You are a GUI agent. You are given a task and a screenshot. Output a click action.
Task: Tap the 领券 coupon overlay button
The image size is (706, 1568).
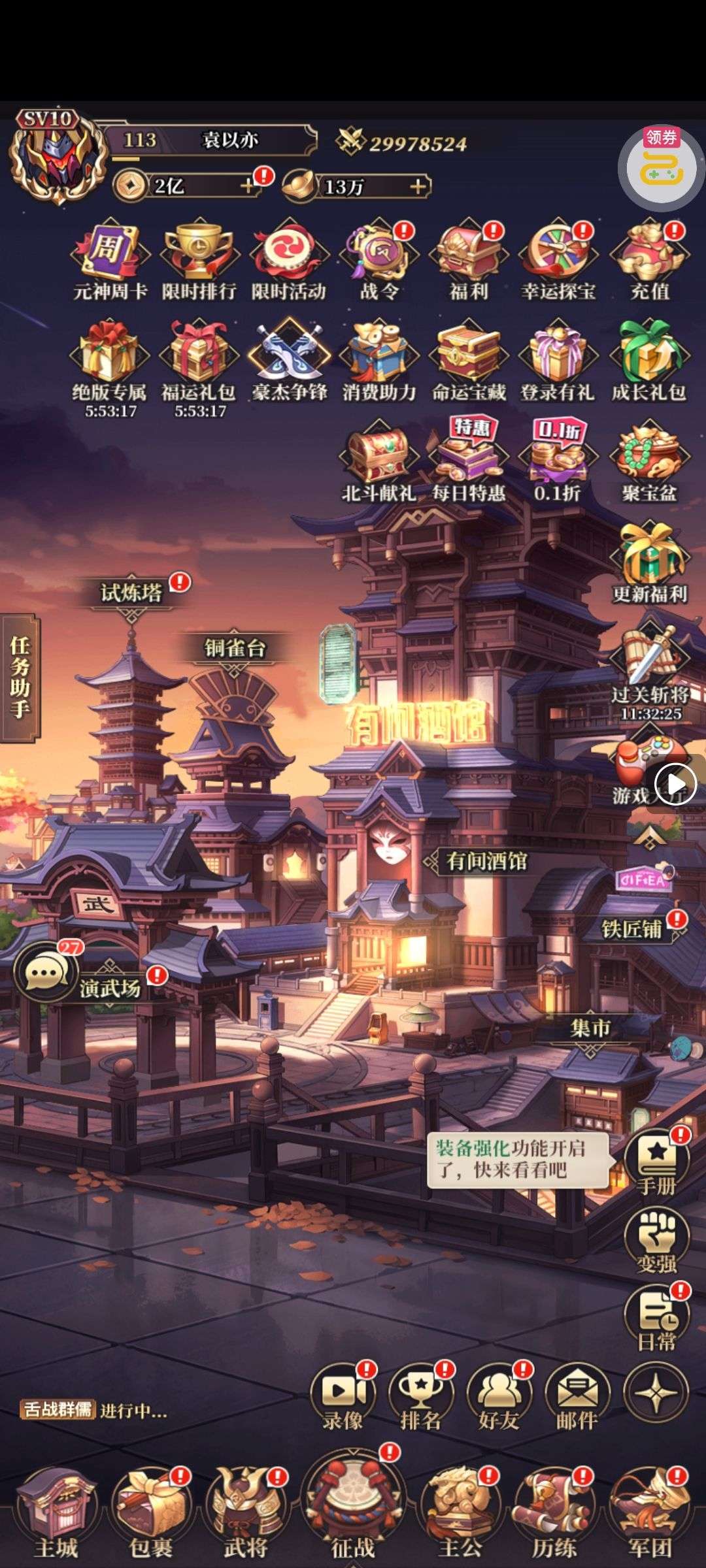click(662, 168)
